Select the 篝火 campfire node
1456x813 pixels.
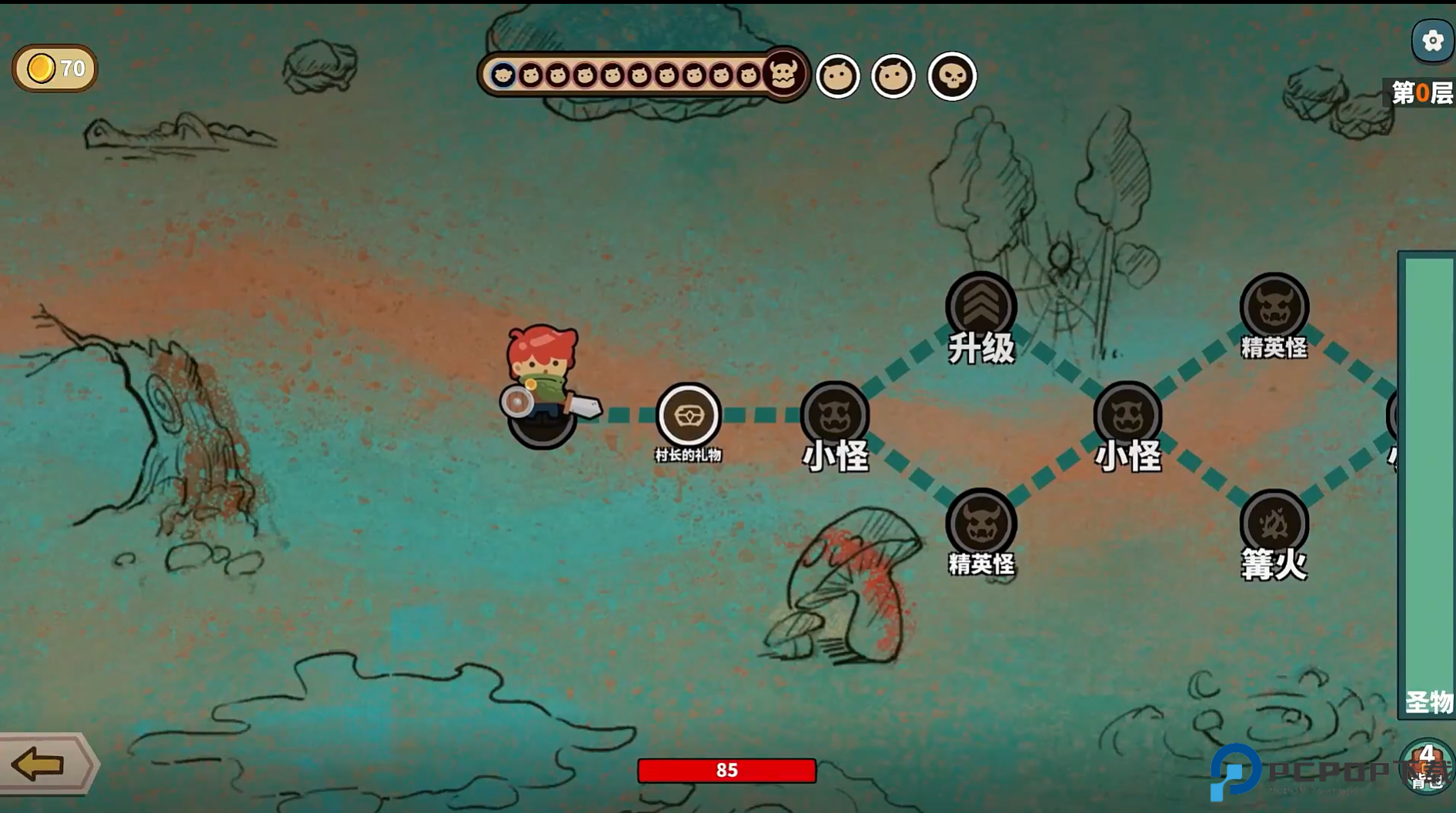[x=1274, y=524]
